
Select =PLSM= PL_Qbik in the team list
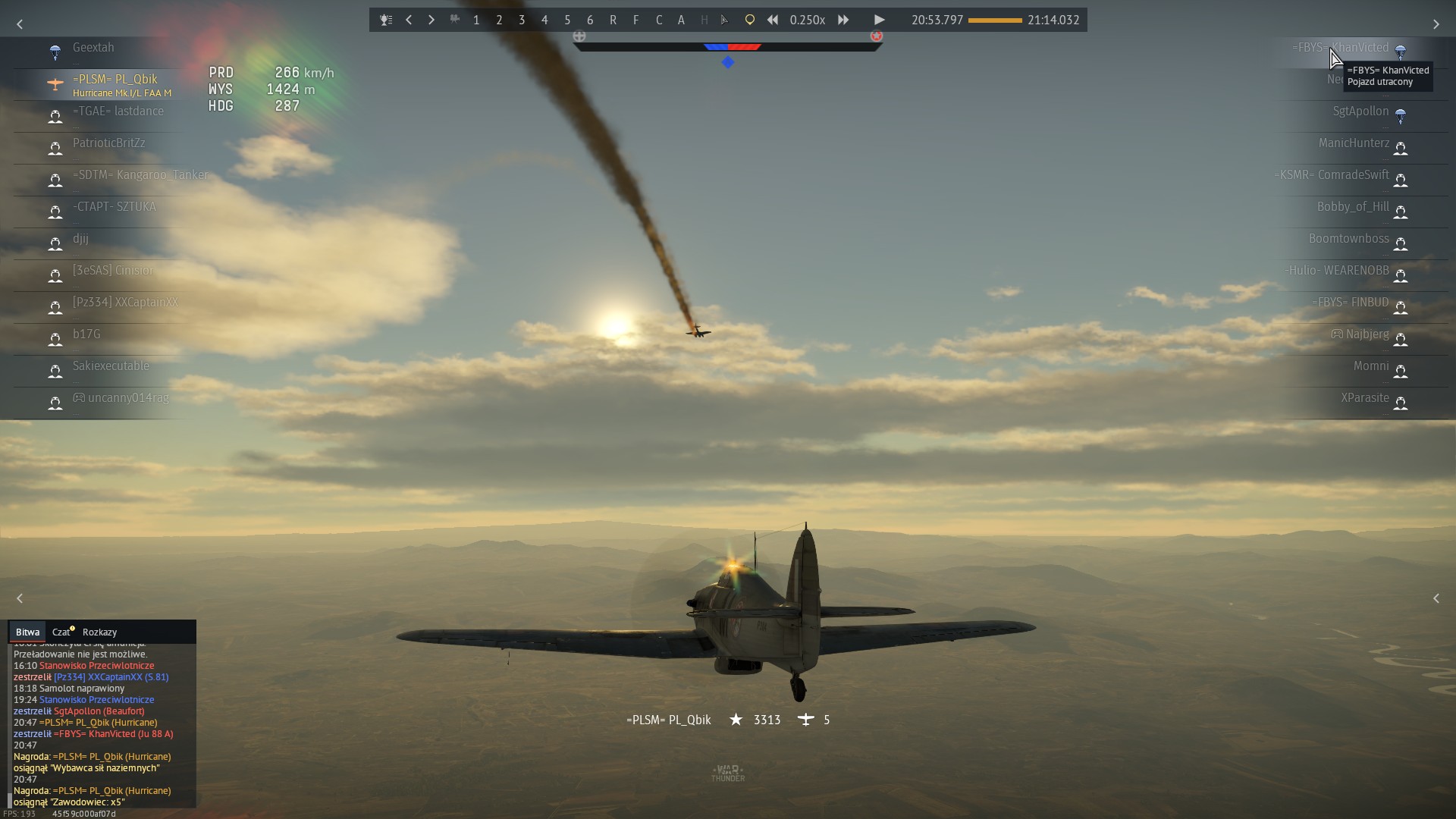pyautogui.click(x=115, y=80)
